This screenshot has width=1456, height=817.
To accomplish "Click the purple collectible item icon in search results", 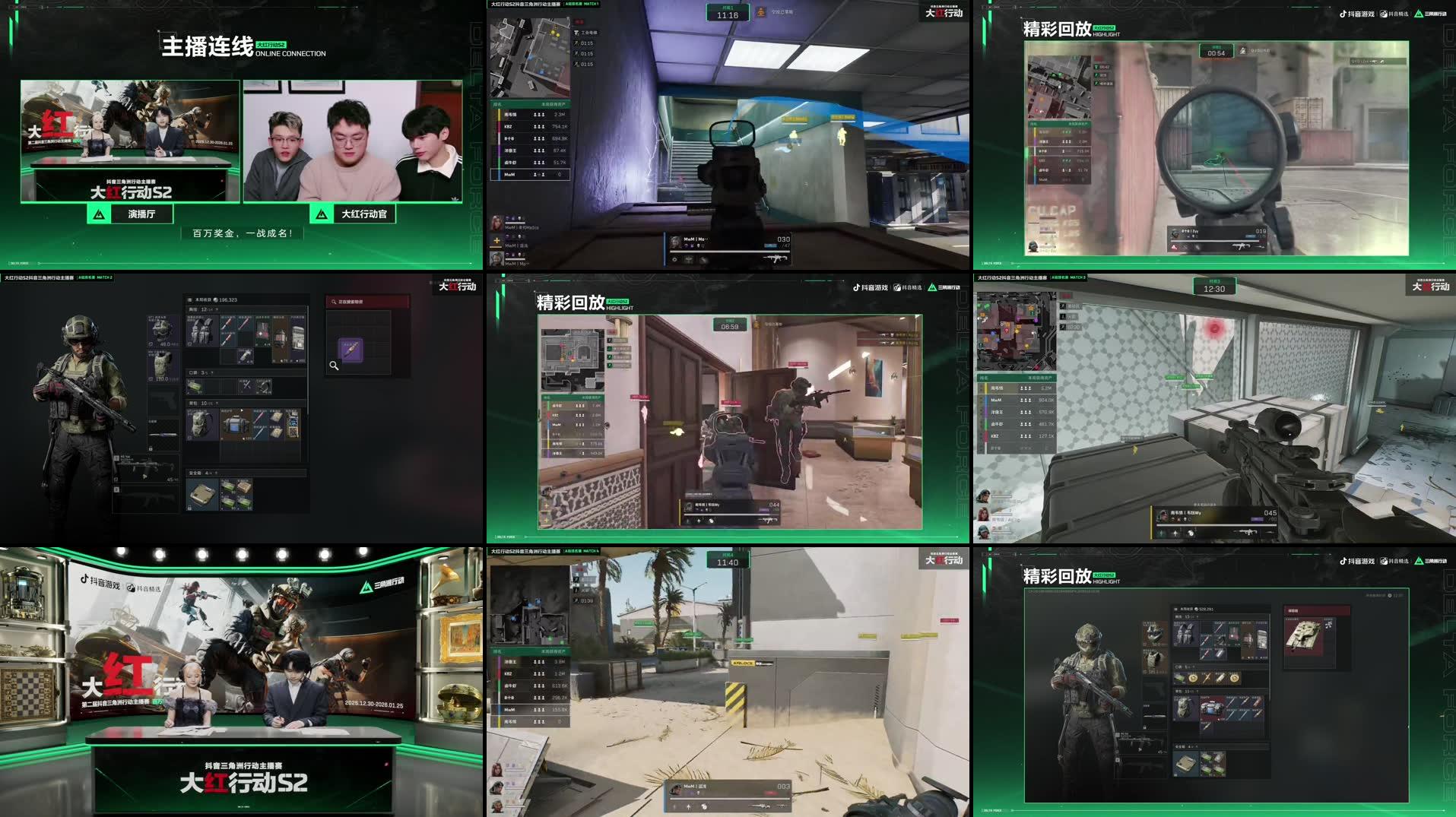I will click(351, 349).
